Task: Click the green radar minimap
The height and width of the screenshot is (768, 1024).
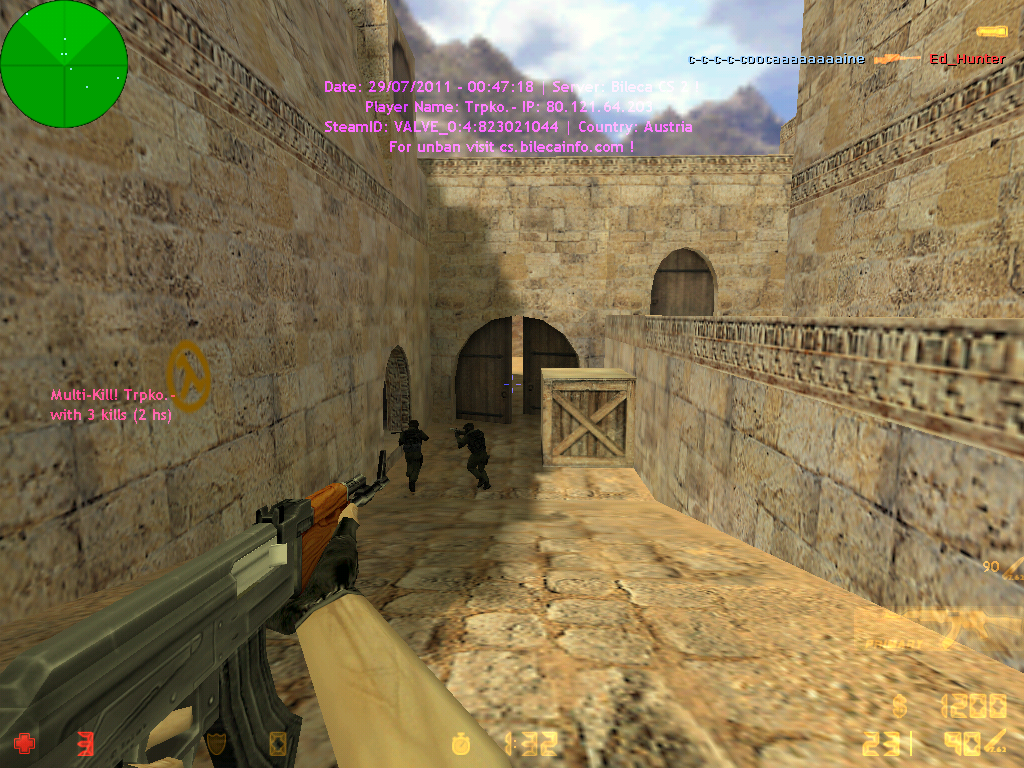Action: click(x=64, y=64)
